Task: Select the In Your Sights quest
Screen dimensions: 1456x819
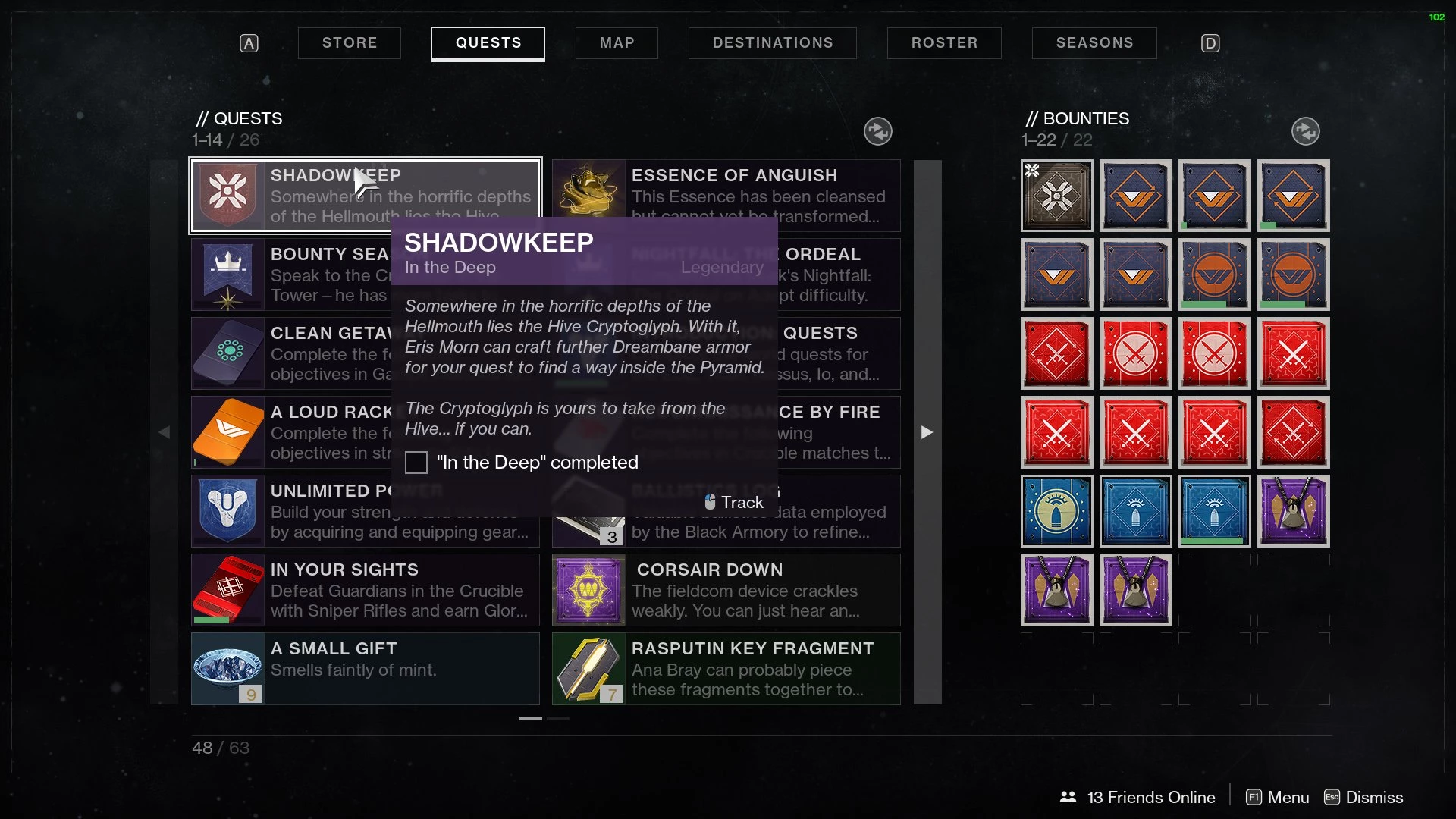Action: tap(366, 590)
